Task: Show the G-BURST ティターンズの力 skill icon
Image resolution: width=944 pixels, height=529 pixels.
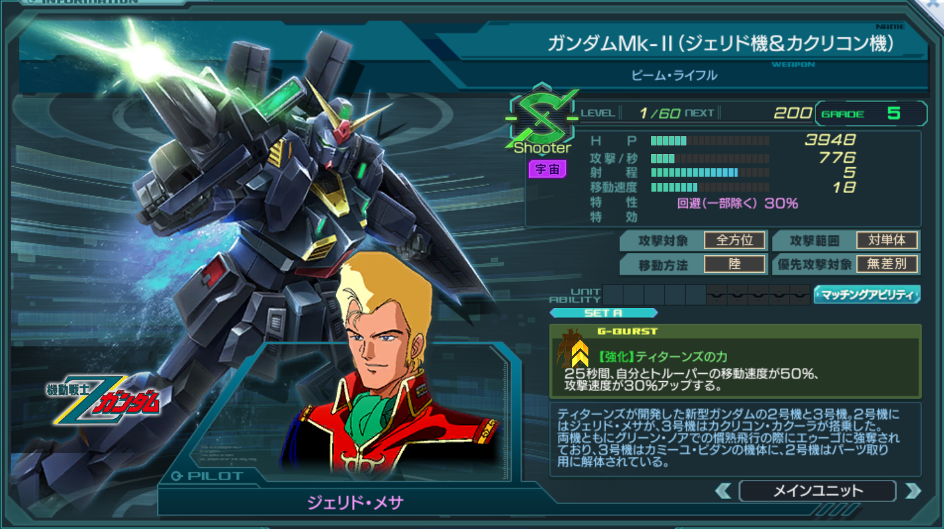Action: coord(579,351)
